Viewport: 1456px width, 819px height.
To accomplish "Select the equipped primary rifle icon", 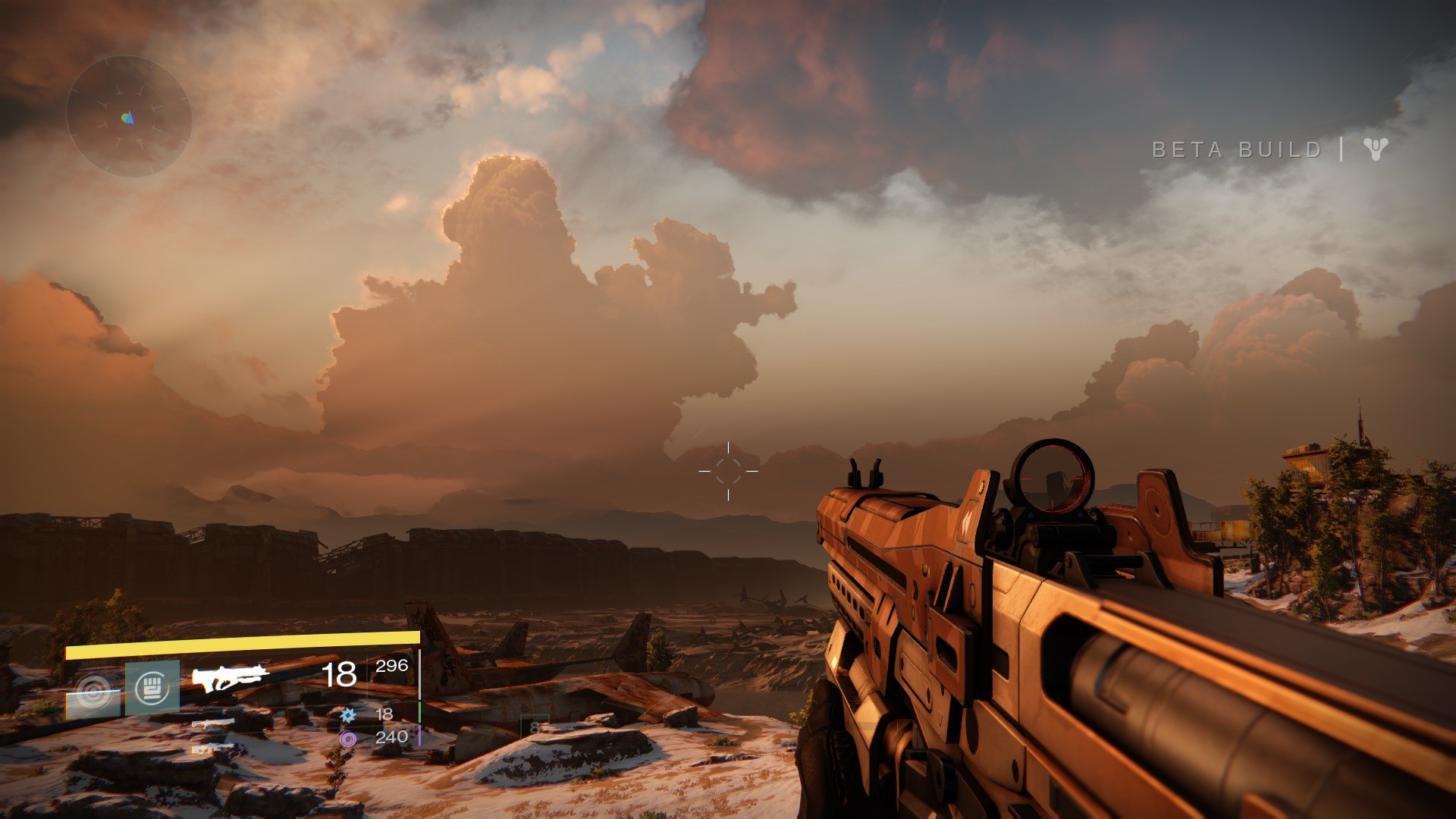I will click(x=230, y=676).
